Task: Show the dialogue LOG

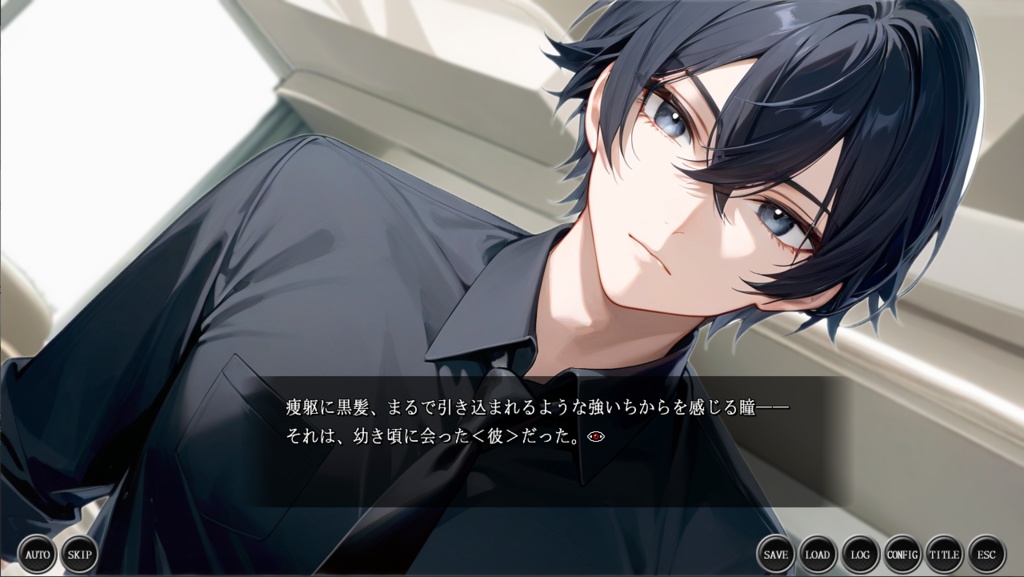Action: [x=860, y=554]
